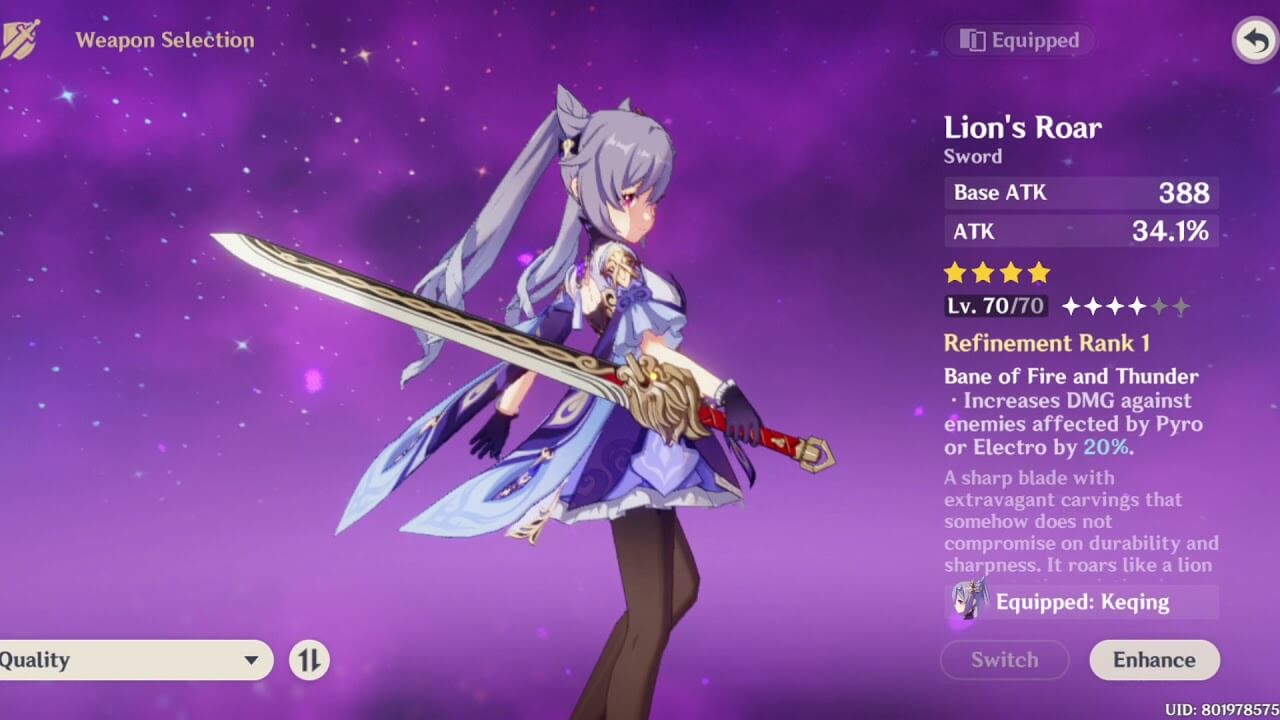
Task: Toggle the ascending/descending sort order icon
Action: point(310,660)
